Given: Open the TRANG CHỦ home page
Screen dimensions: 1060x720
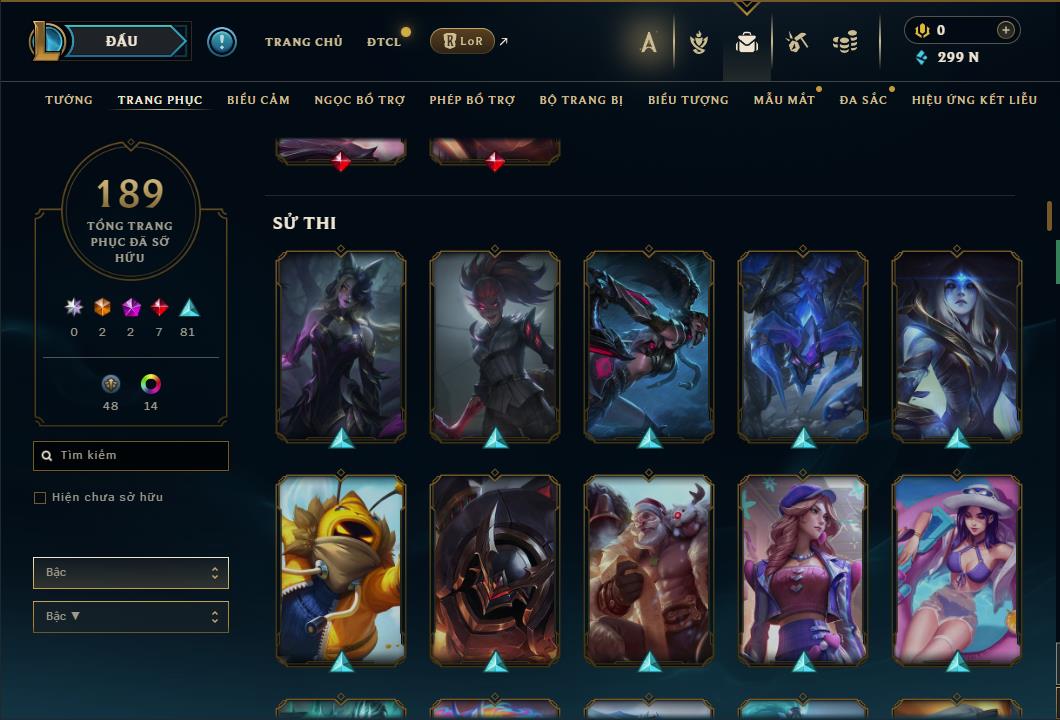Looking at the screenshot, I should point(303,42).
